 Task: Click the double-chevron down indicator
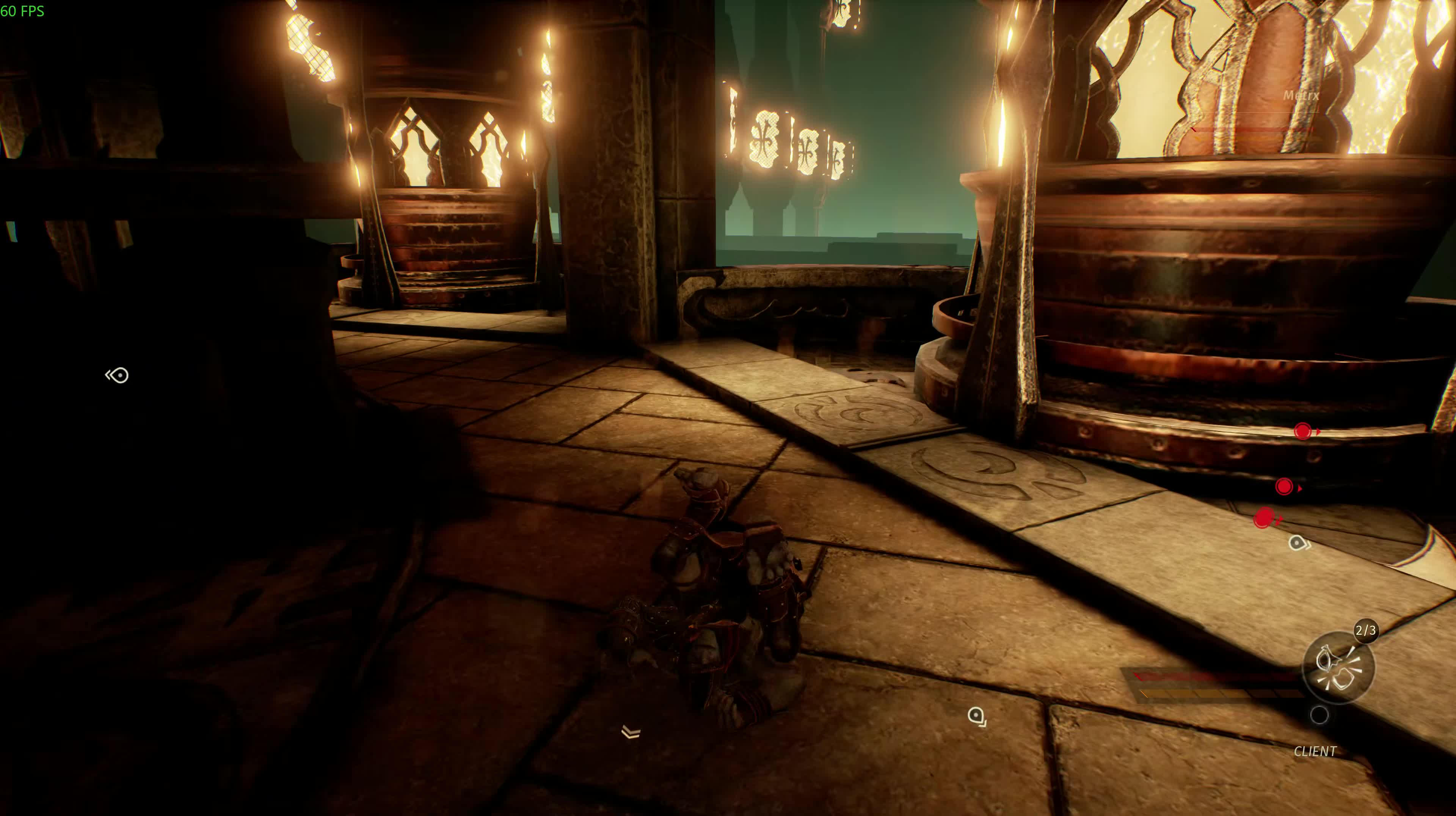point(631,732)
